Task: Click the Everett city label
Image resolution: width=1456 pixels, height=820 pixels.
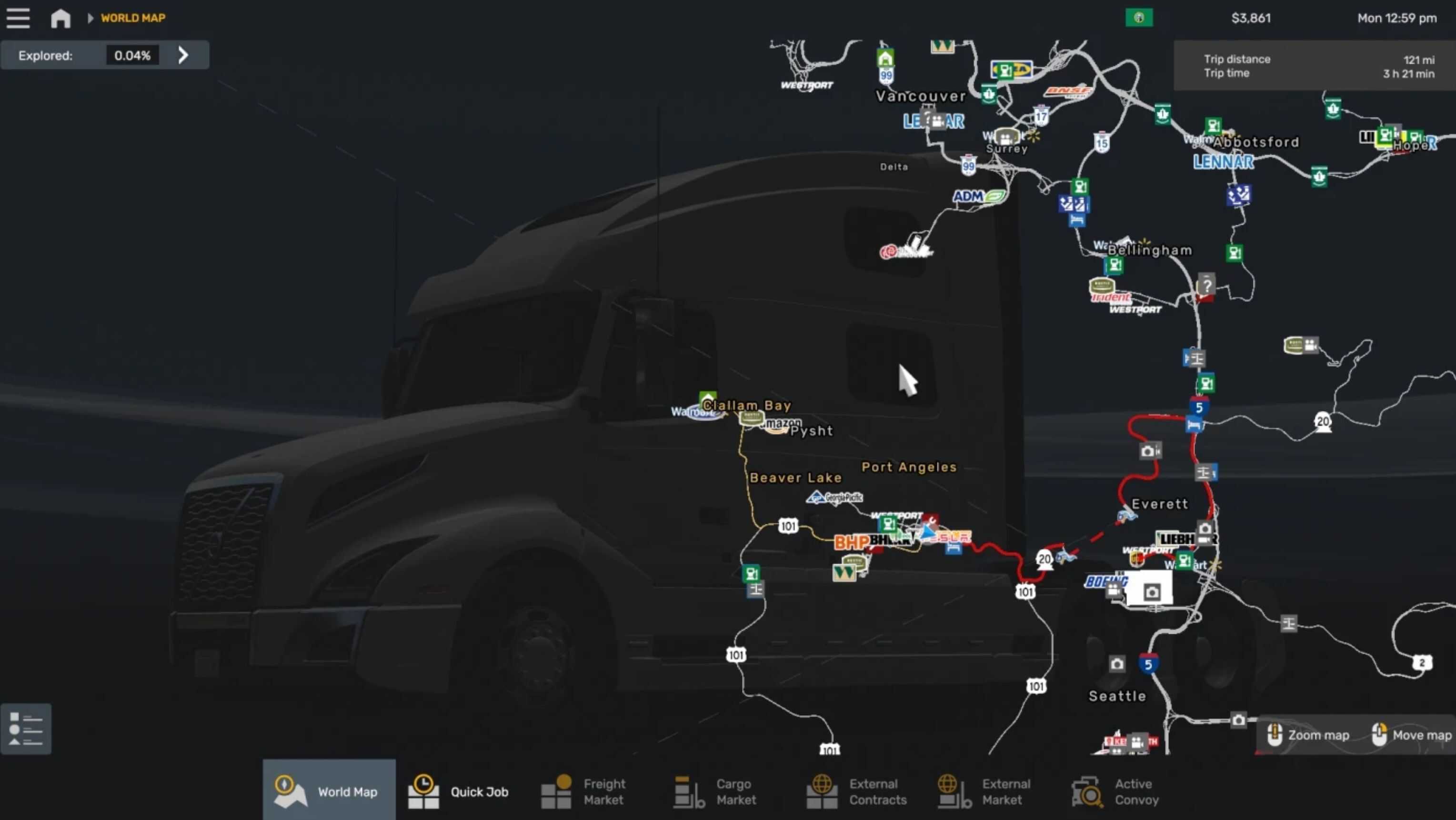Action: (x=1160, y=503)
